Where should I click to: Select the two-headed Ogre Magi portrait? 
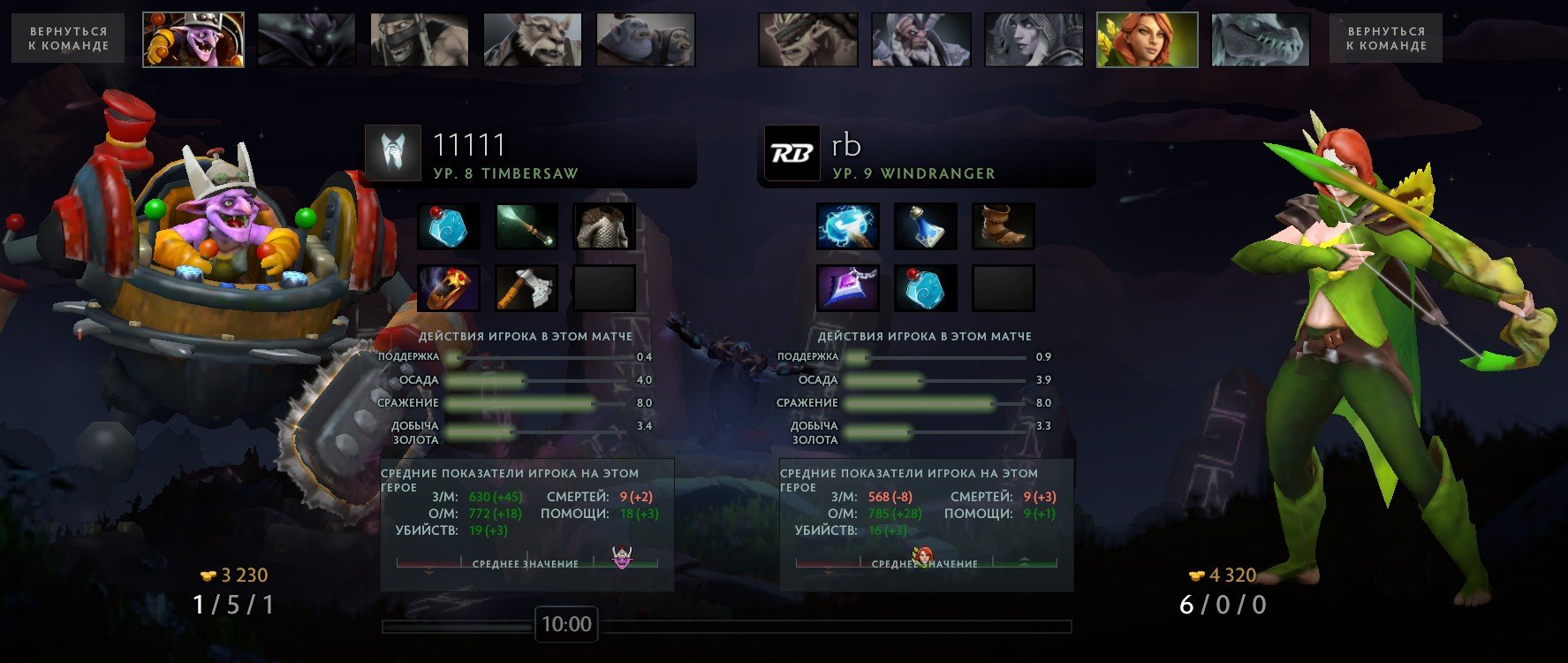646,40
